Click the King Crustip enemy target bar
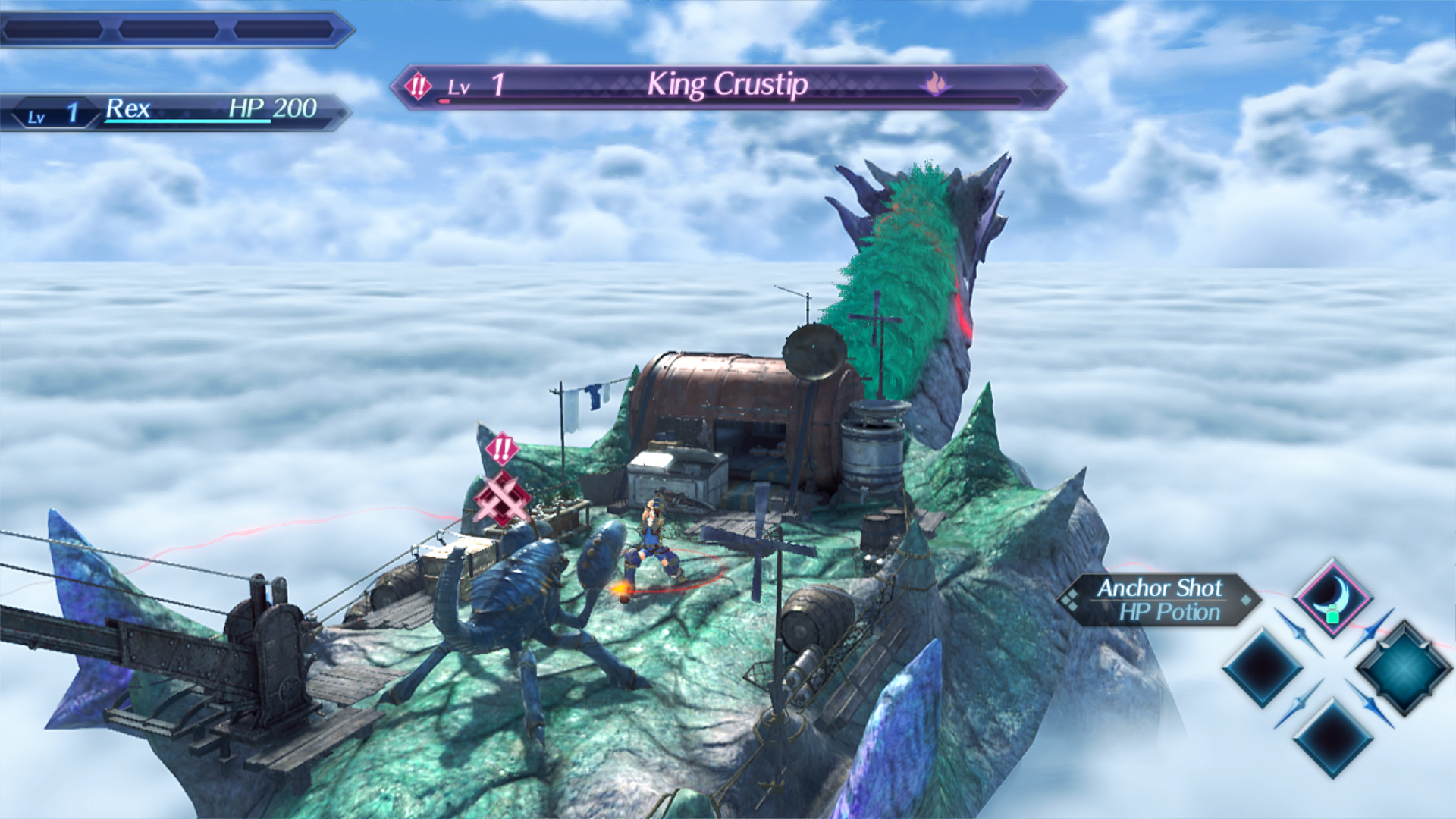The image size is (1456, 819). point(728,86)
